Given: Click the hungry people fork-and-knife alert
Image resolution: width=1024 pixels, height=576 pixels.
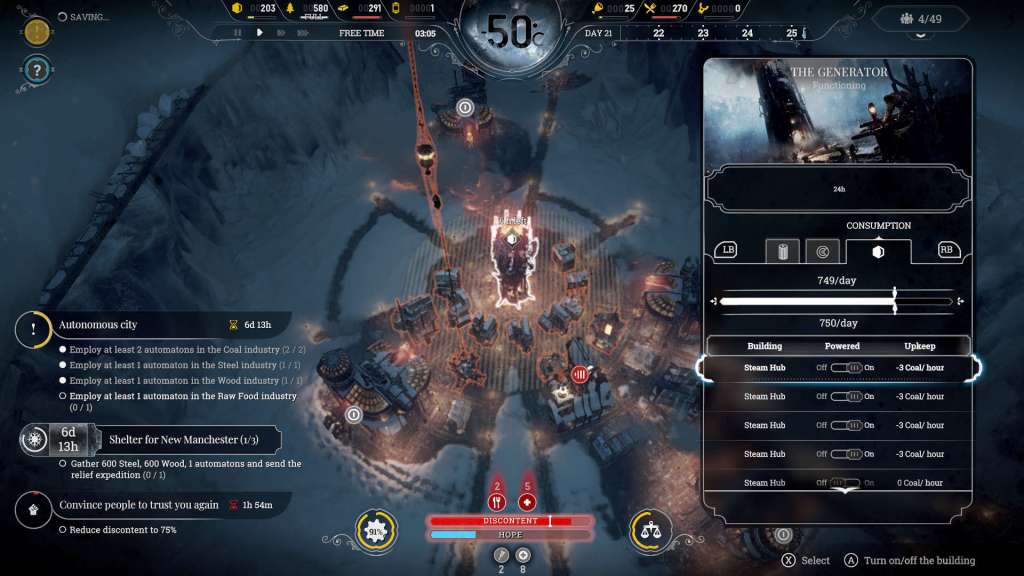Looking at the screenshot, I should point(497,502).
